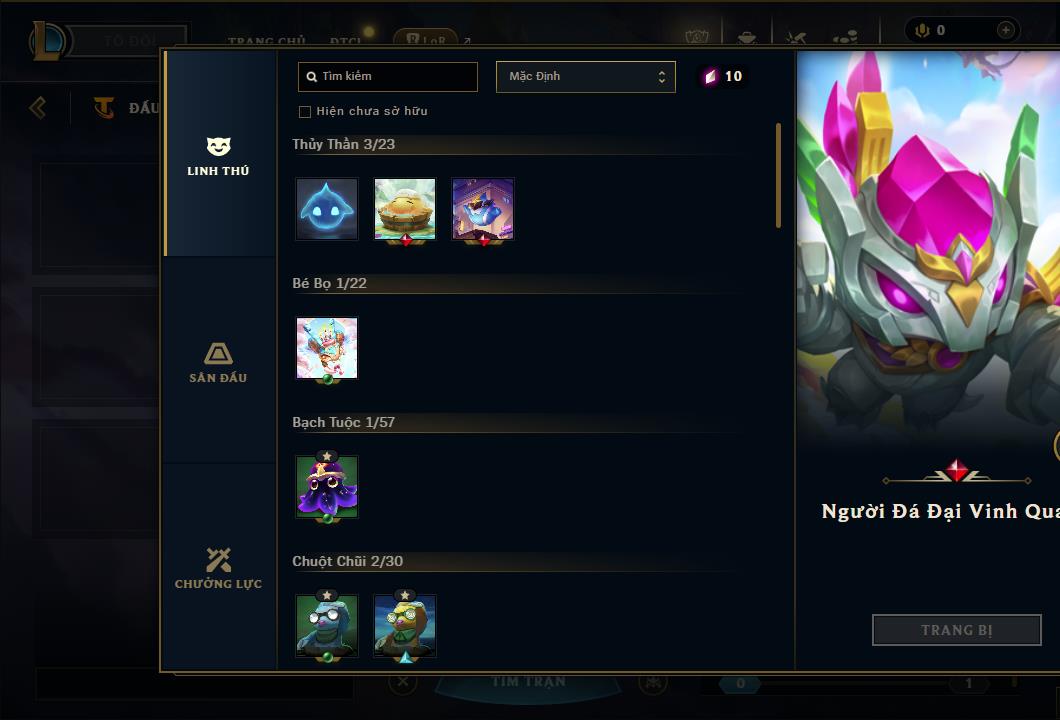Pick the yellow-hat Chuột Chũi legend
The image size is (1060, 720).
tap(405, 625)
